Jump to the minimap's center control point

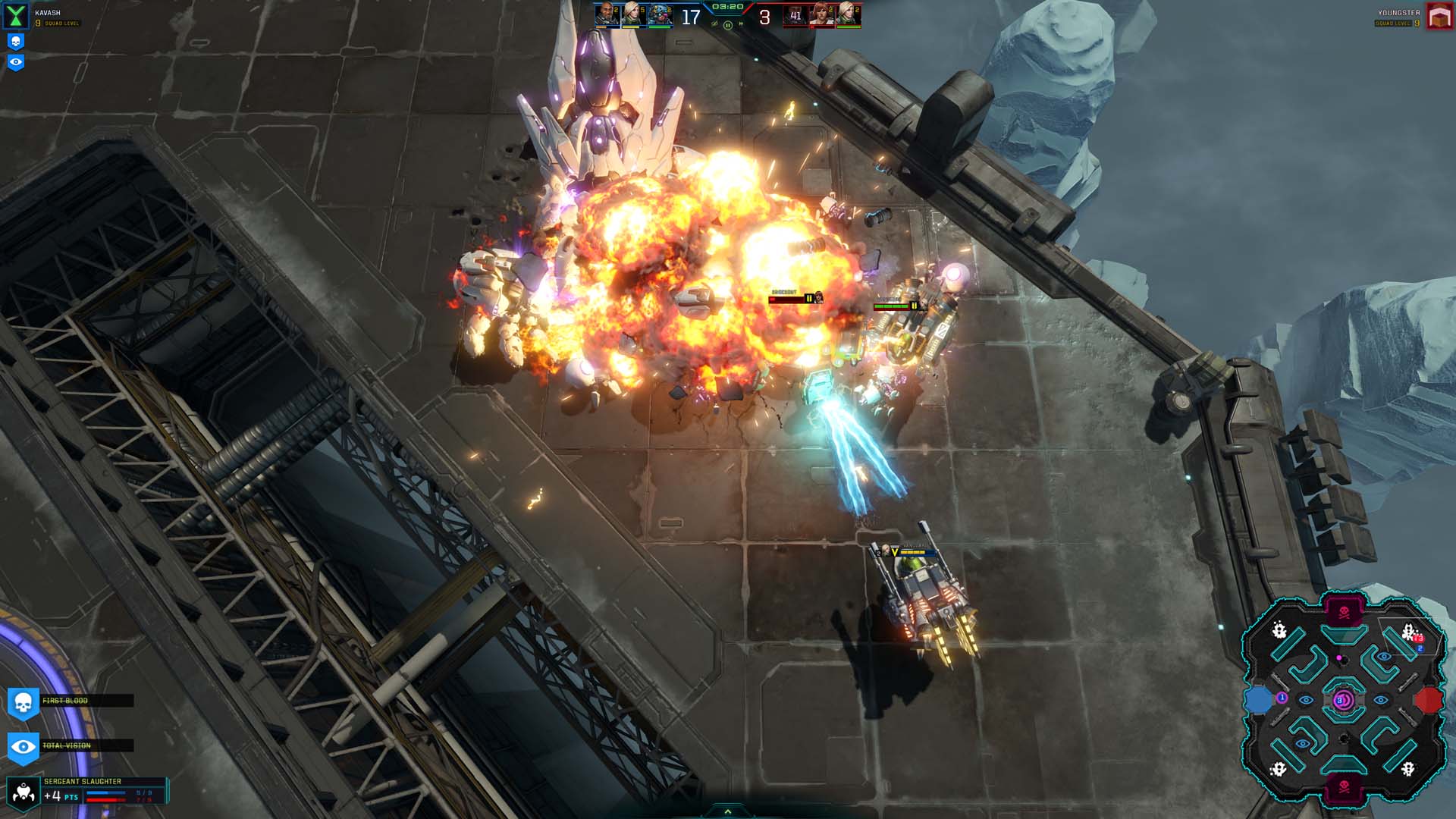(1342, 700)
